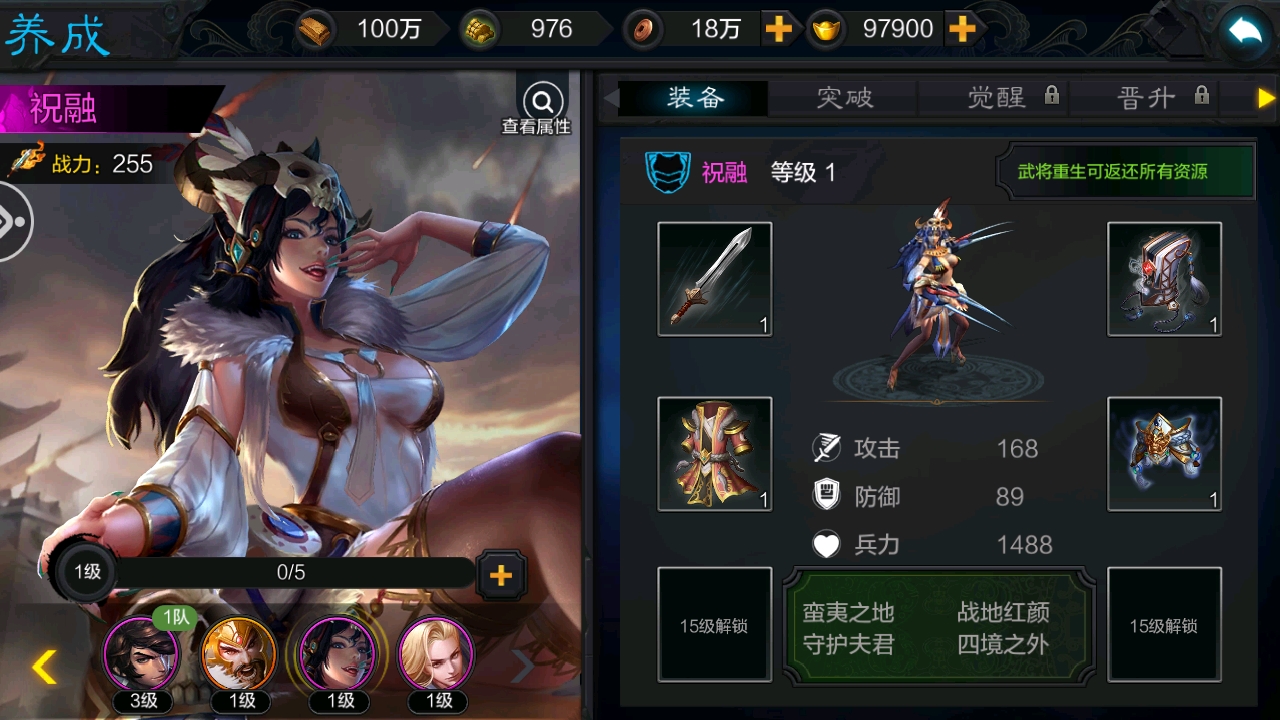The height and width of the screenshot is (720, 1280).
Task: Tap the 武将重生可返还所有资源 button
Action: point(1126,172)
